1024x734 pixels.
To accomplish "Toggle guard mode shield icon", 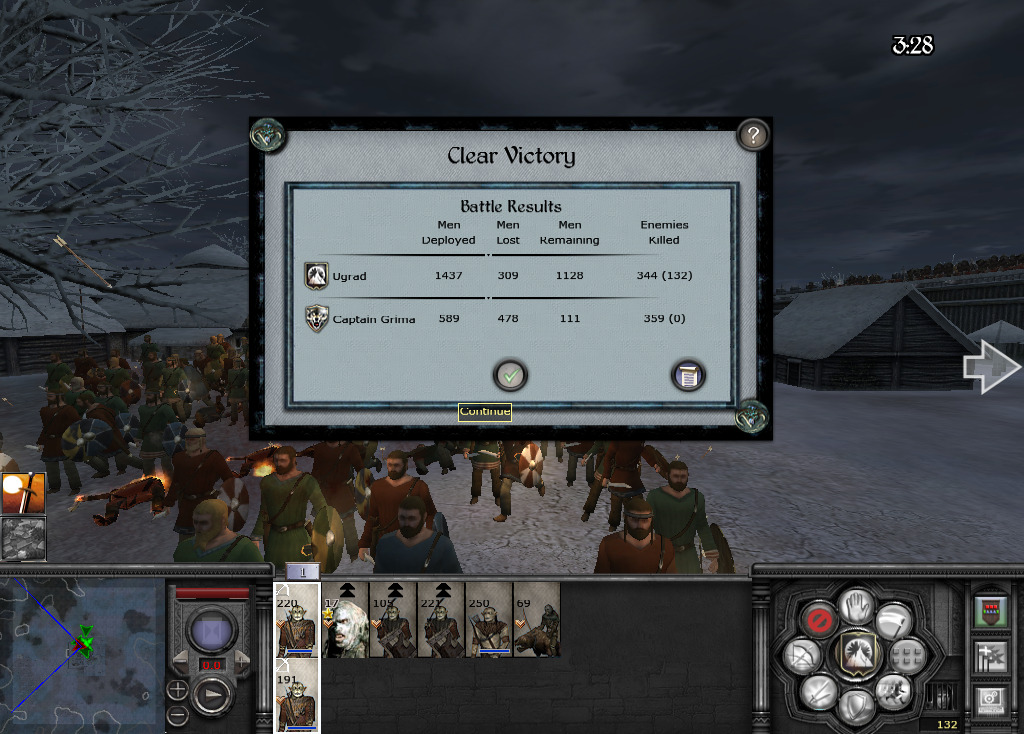I will pos(857,706).
